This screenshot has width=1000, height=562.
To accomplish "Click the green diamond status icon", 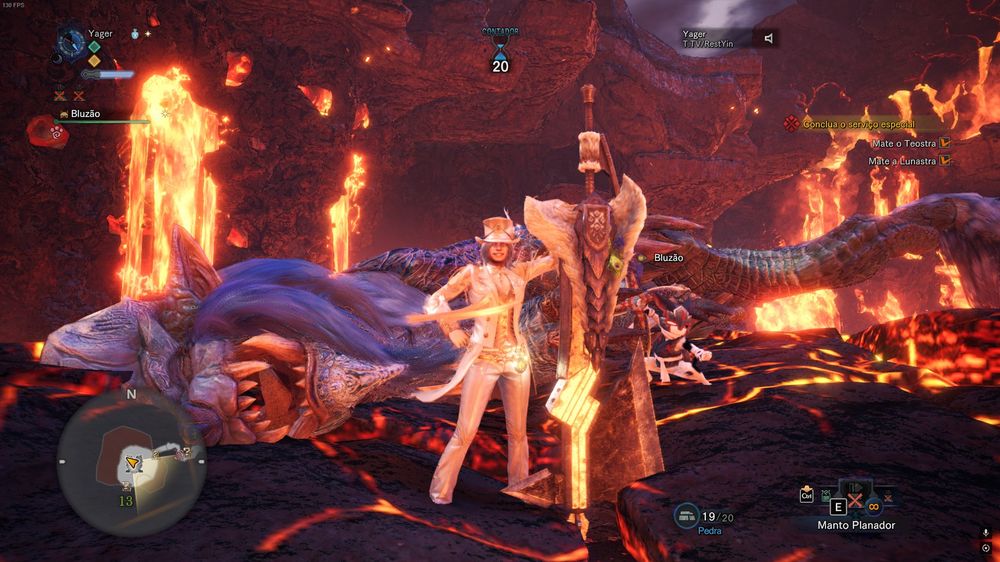I will (x=94, y=46).
